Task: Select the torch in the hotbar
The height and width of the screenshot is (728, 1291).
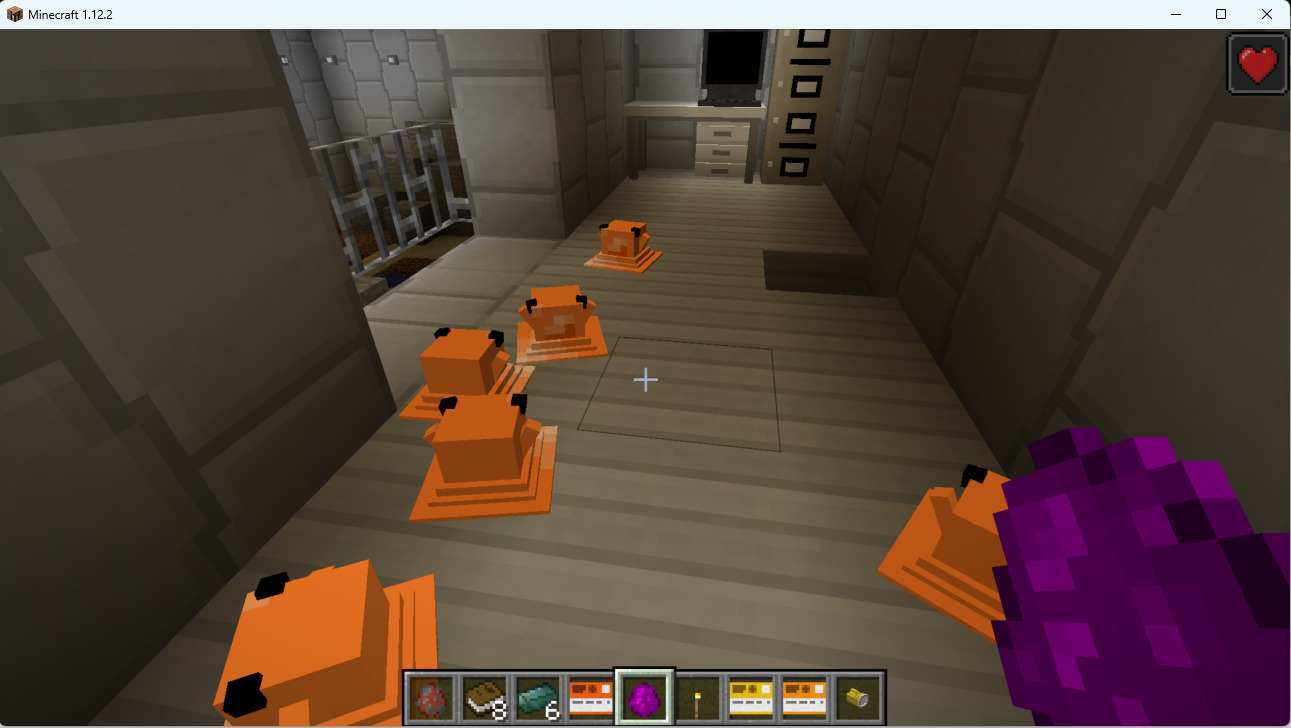Action: (698, 695)
